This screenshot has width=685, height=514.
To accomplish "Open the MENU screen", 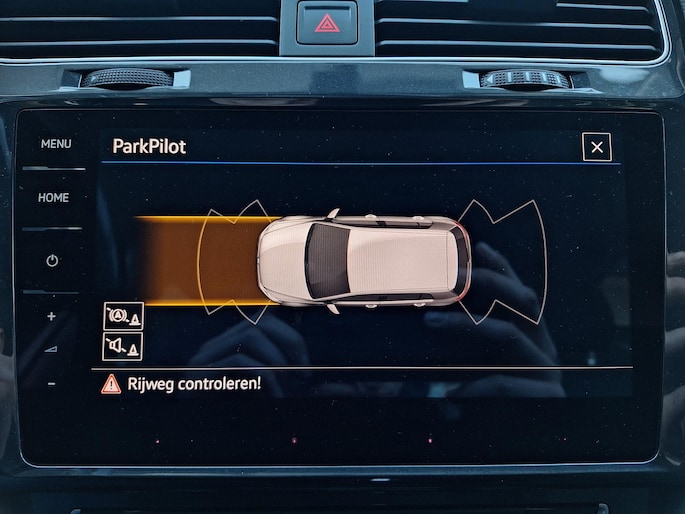I will coord(55,144).
